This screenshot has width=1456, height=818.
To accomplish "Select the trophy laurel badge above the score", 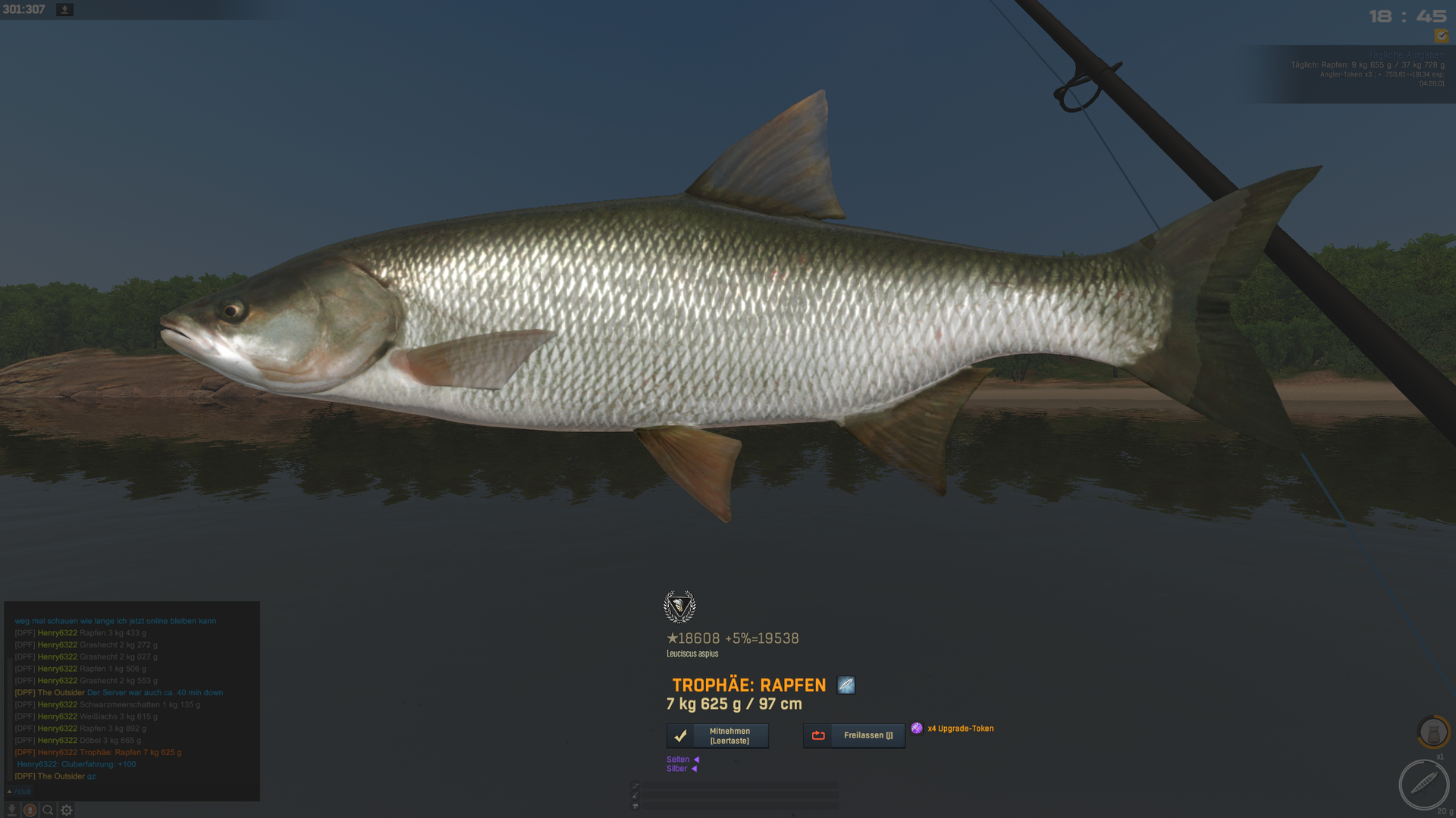I will pos(679,606).
